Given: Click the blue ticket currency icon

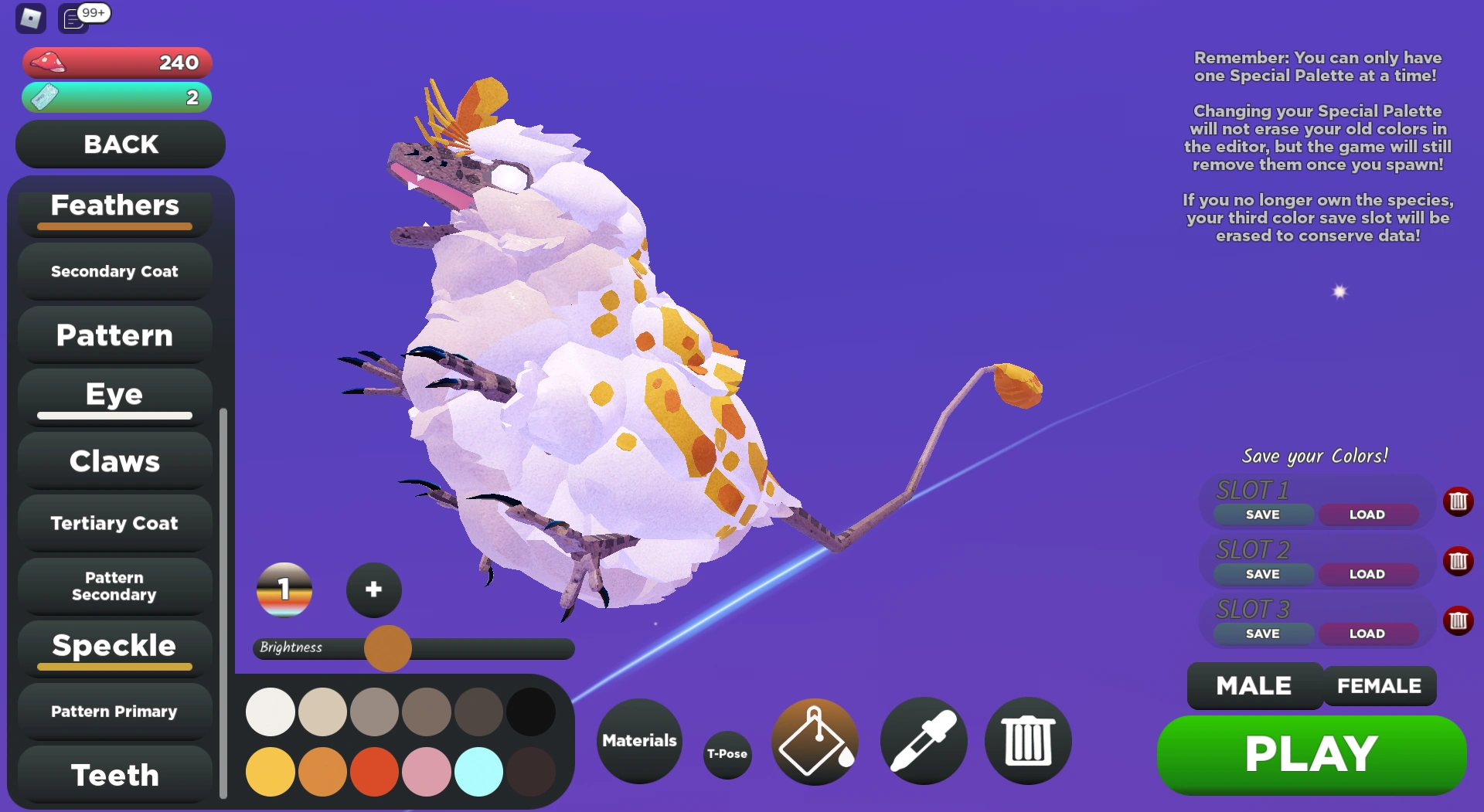Looking at the screenshot, I should pyautogui.click(x=45, y=97).
